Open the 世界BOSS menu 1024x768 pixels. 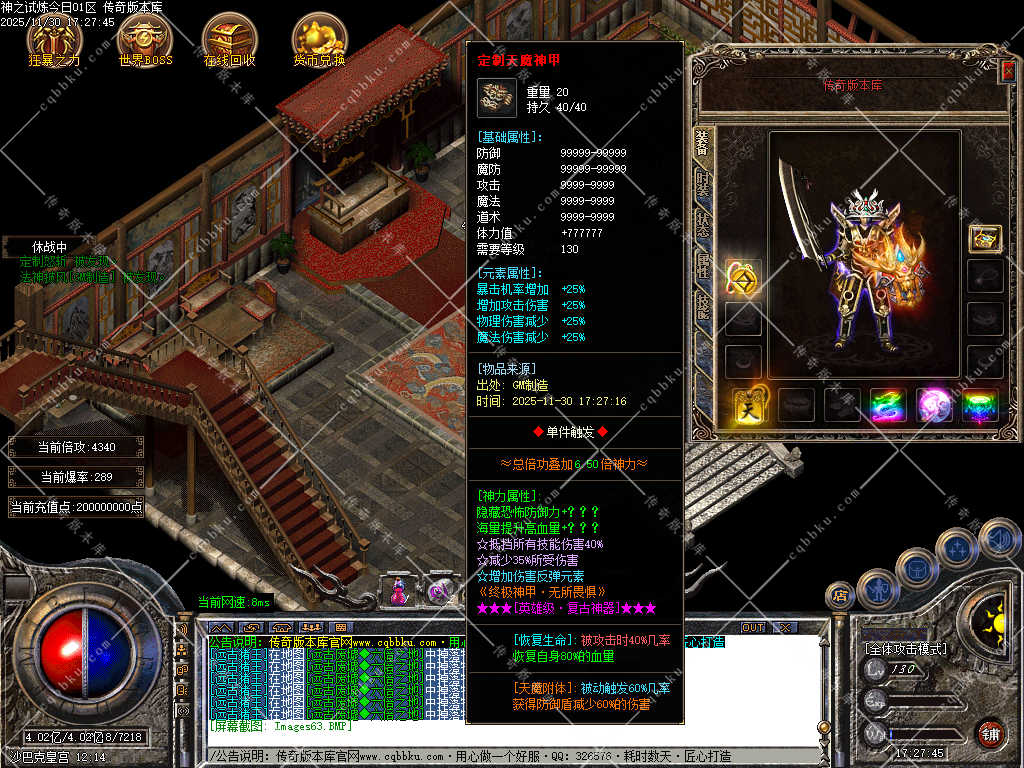tap(144, 38)
